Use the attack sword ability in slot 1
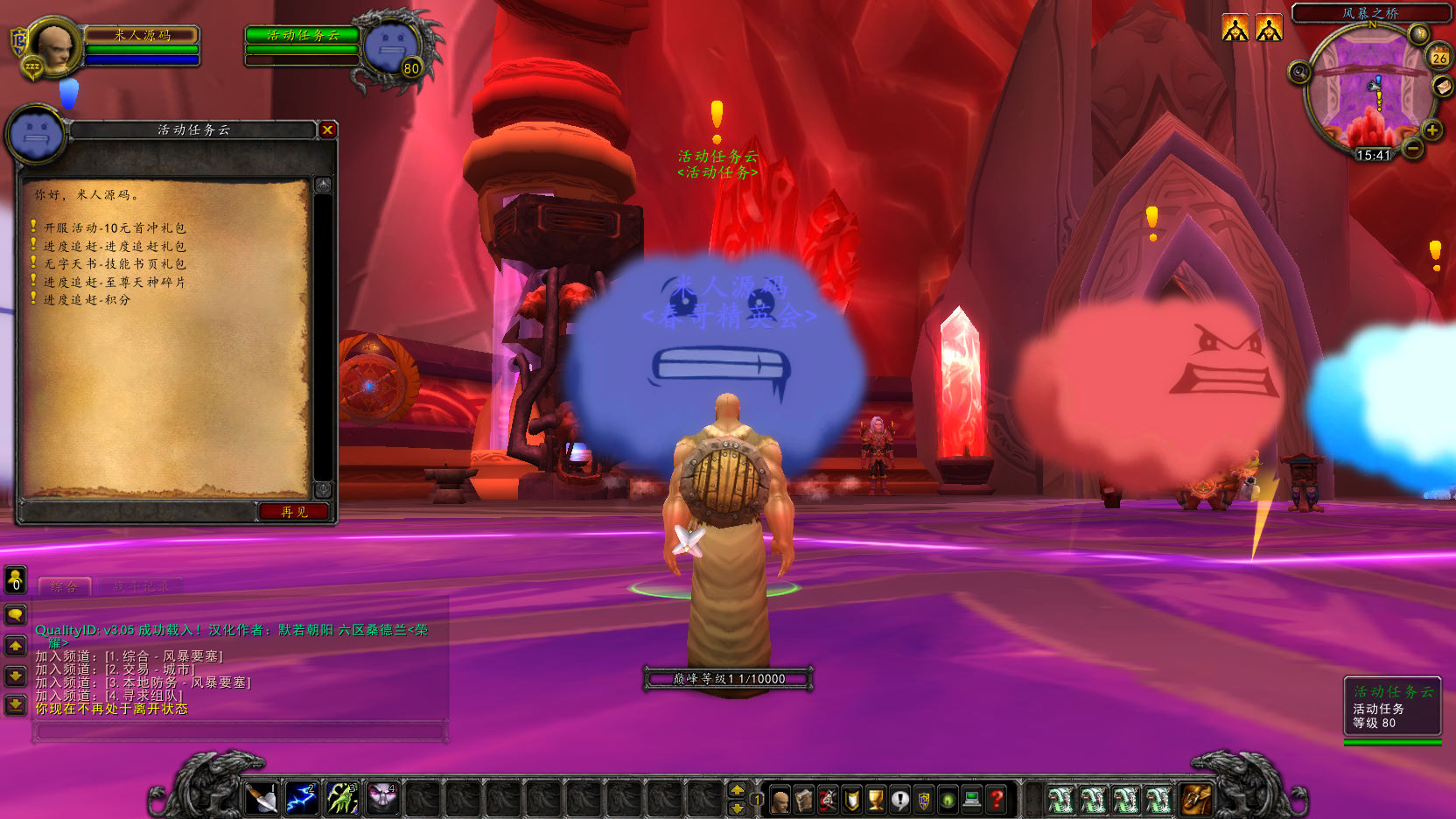 pyautogui.click(x=261, y=798)
